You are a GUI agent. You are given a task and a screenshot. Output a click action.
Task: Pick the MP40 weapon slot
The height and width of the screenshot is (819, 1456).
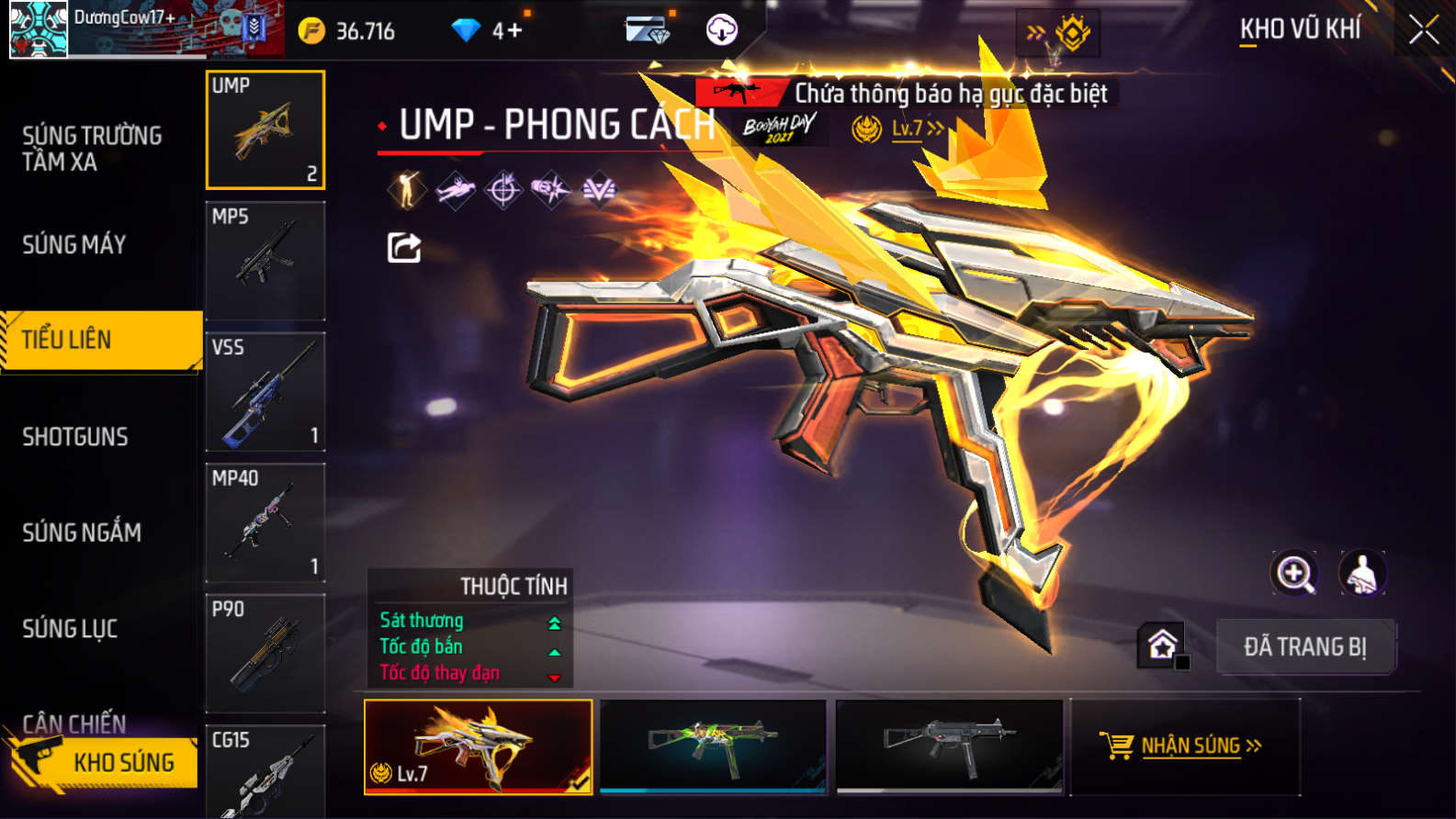click(265, 522)
